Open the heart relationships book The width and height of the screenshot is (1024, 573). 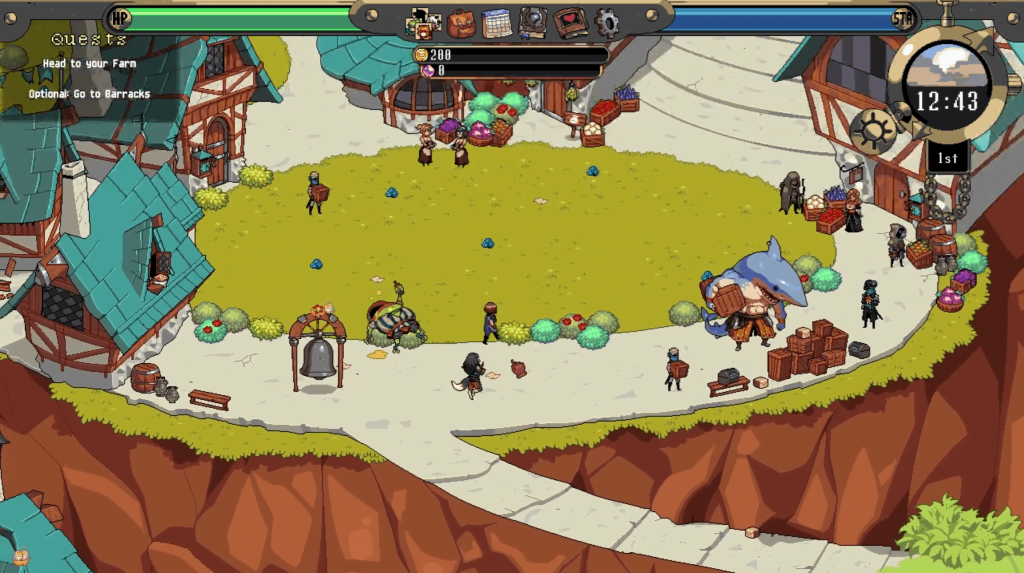[570, 22]
